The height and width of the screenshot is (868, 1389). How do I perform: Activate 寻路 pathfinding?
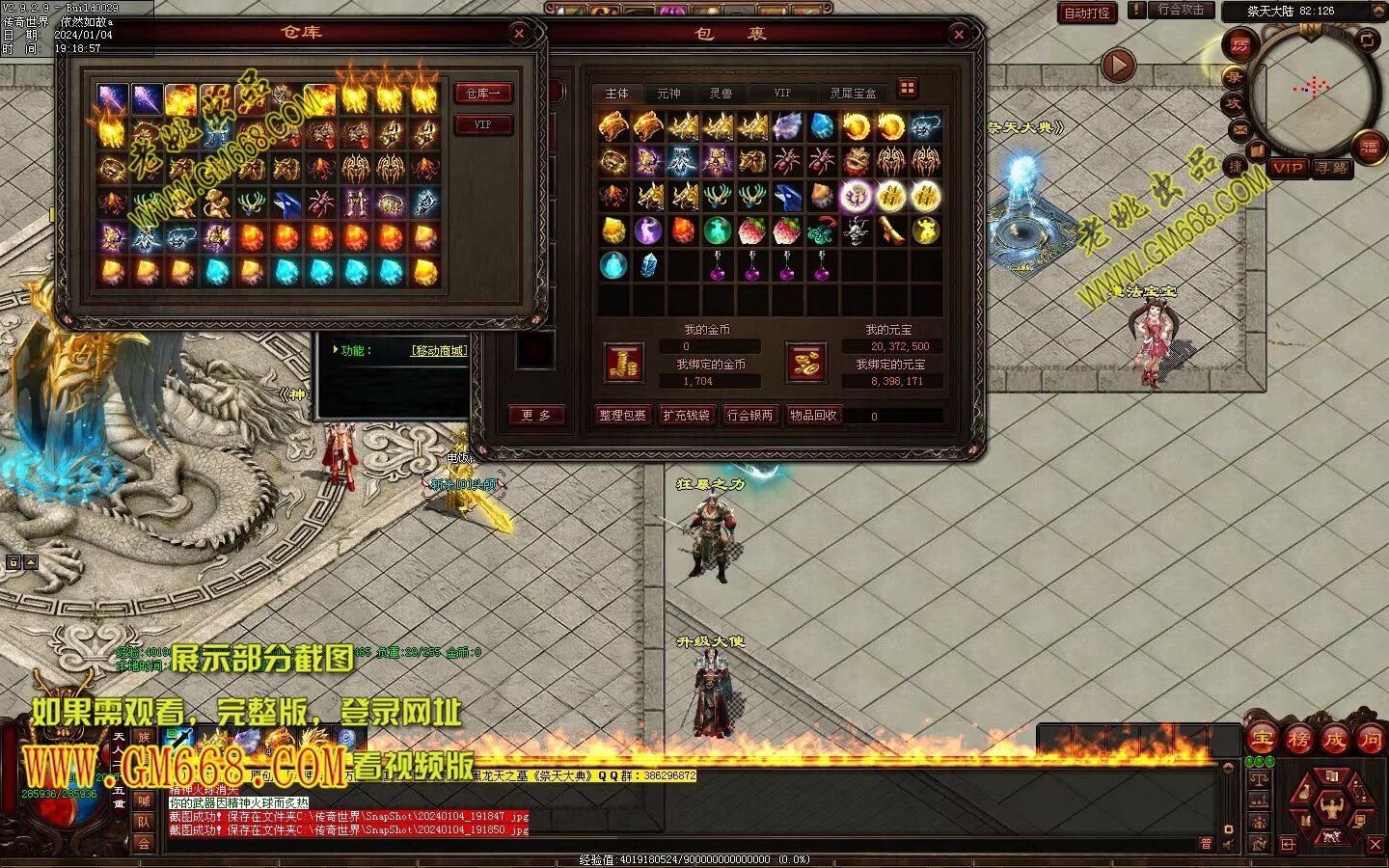click(1332, 168)
